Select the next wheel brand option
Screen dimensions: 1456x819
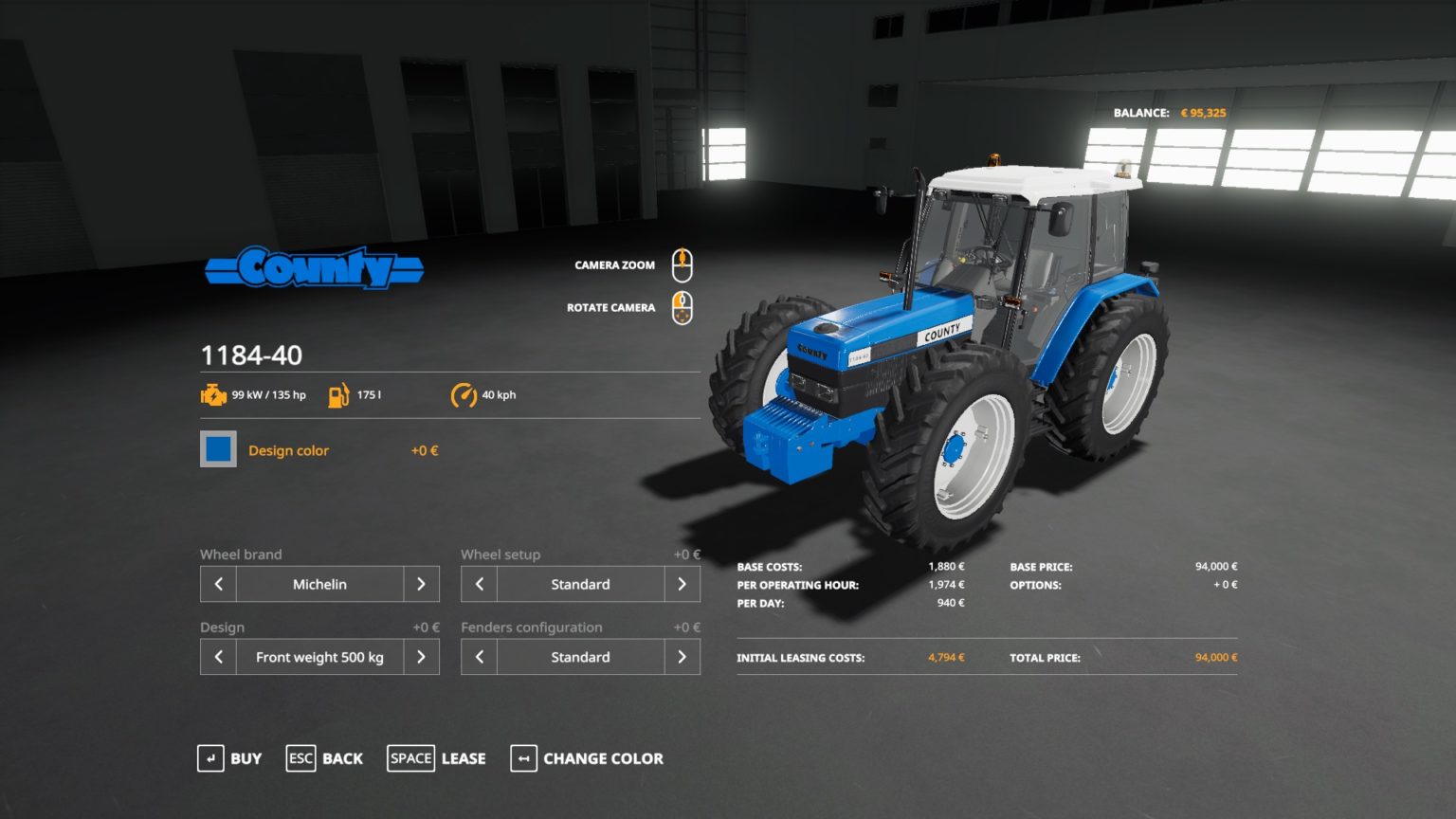(x=422, y=584)
